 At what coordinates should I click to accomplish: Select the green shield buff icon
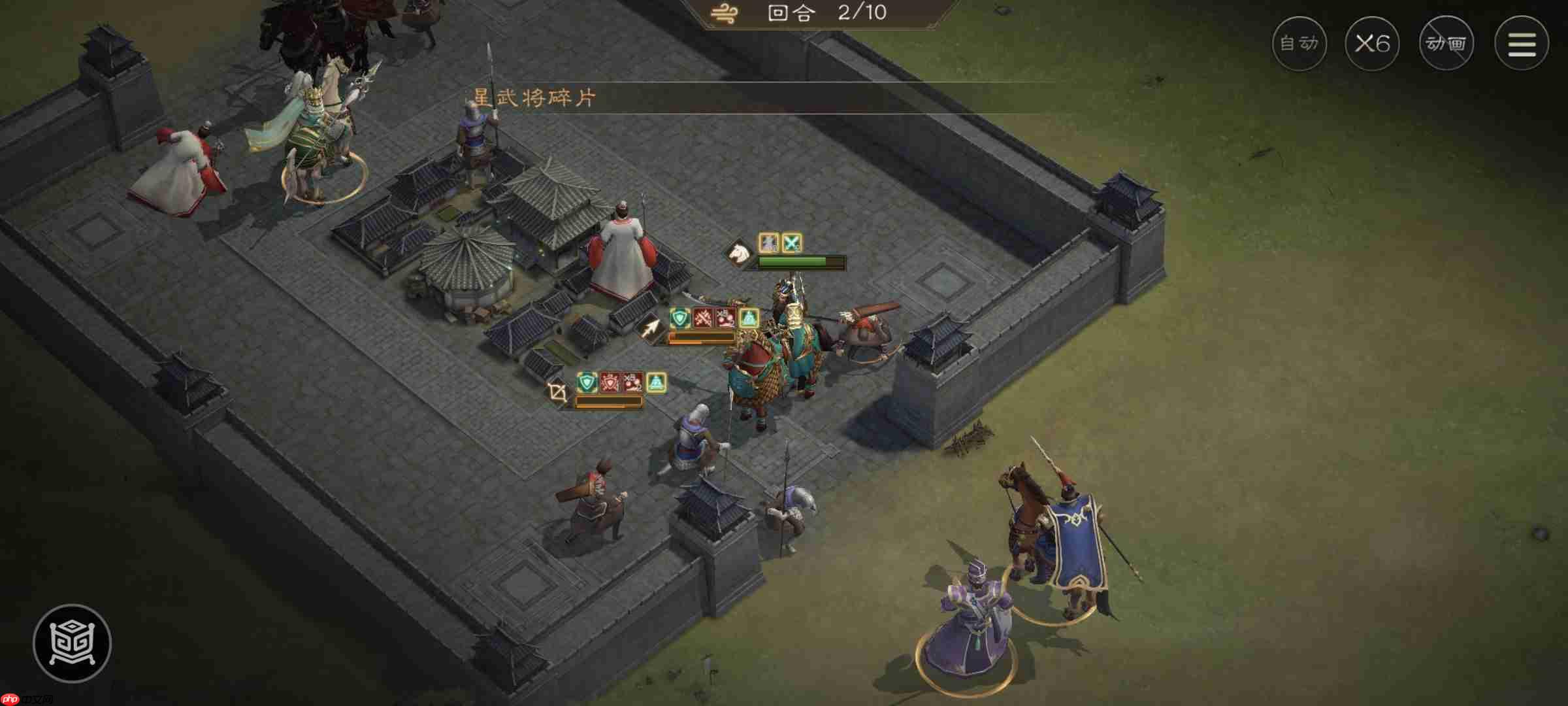(x=678, y=318)
